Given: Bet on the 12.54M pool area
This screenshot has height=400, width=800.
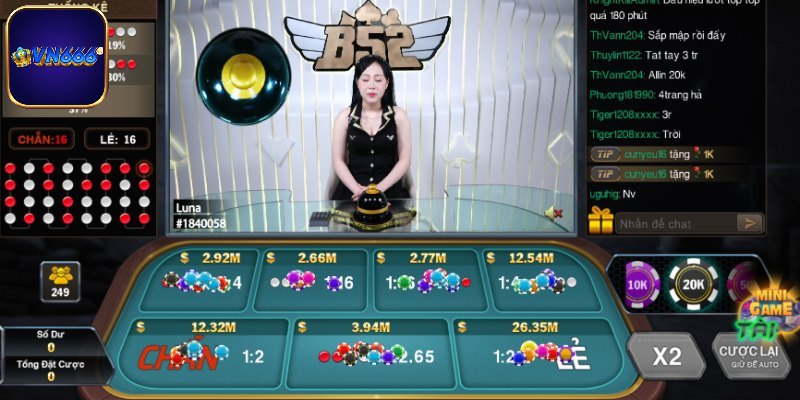Looking at the screenshot, I should 538,279.
